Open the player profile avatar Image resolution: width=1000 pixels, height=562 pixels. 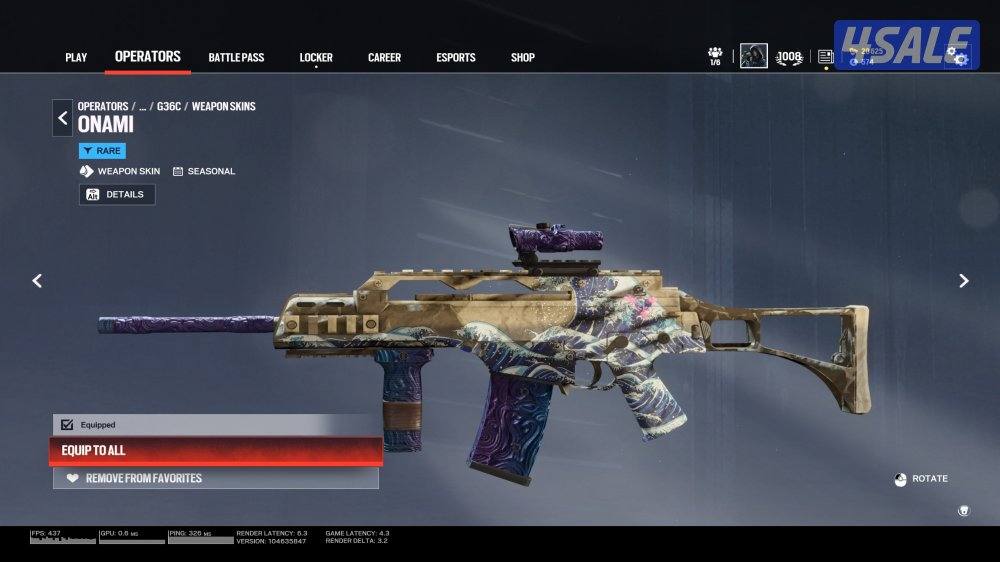click(x=753, y=56)
